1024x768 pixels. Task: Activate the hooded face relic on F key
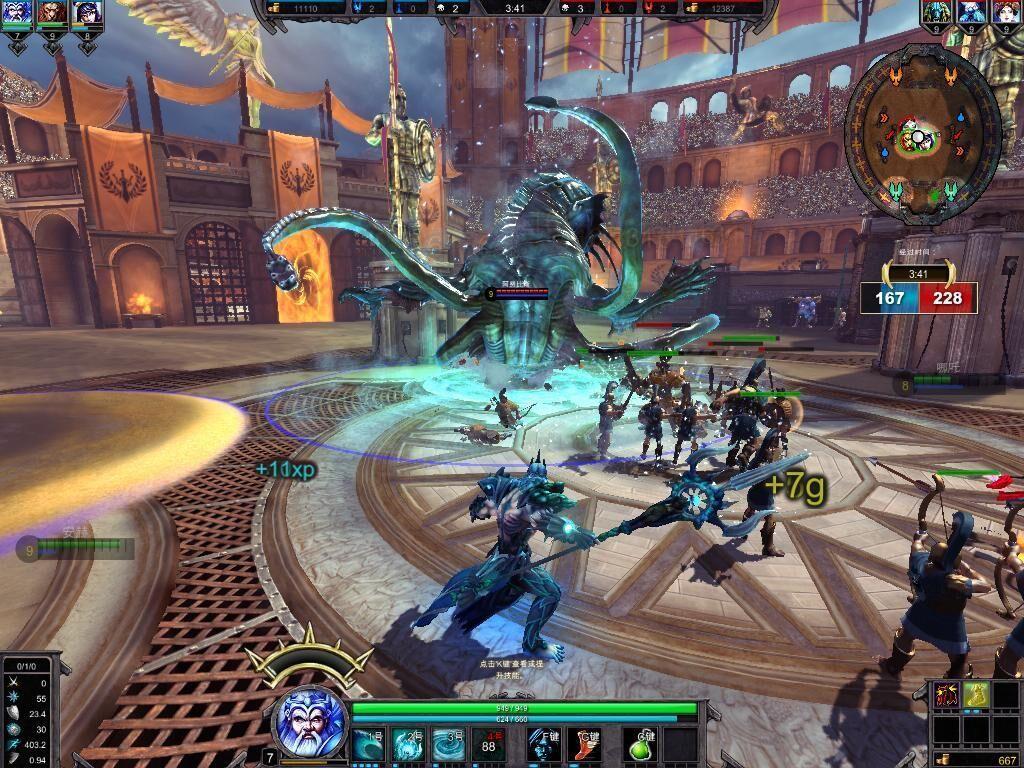(x=543, y=744)
